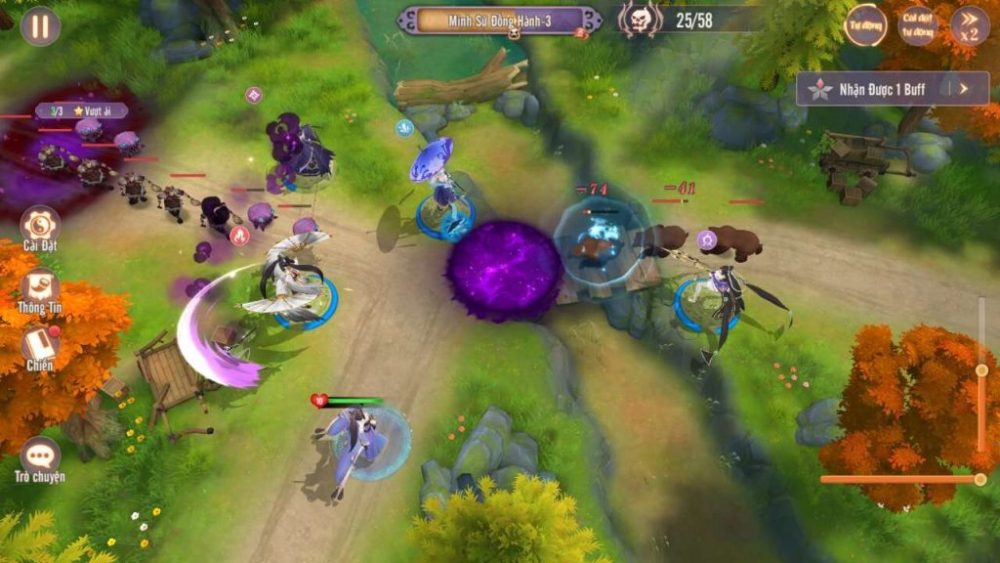Open the Trò chuyện chat bubble

pyautogui.click(x=40, y=457)
